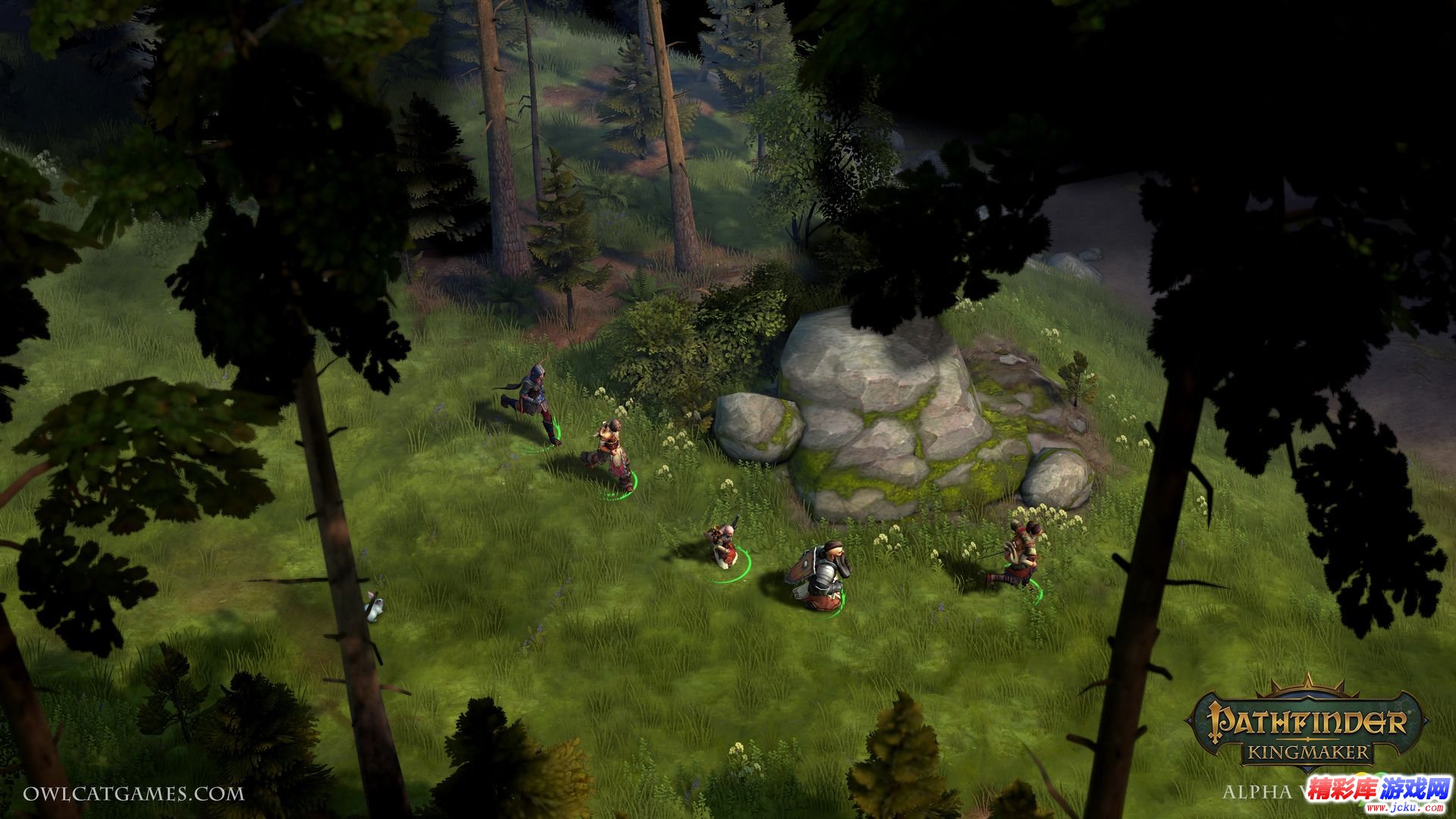The height and width of the screenshot is (819, 1456).
Task: Select the blue-hooded running party member
Action: point(534,402)
